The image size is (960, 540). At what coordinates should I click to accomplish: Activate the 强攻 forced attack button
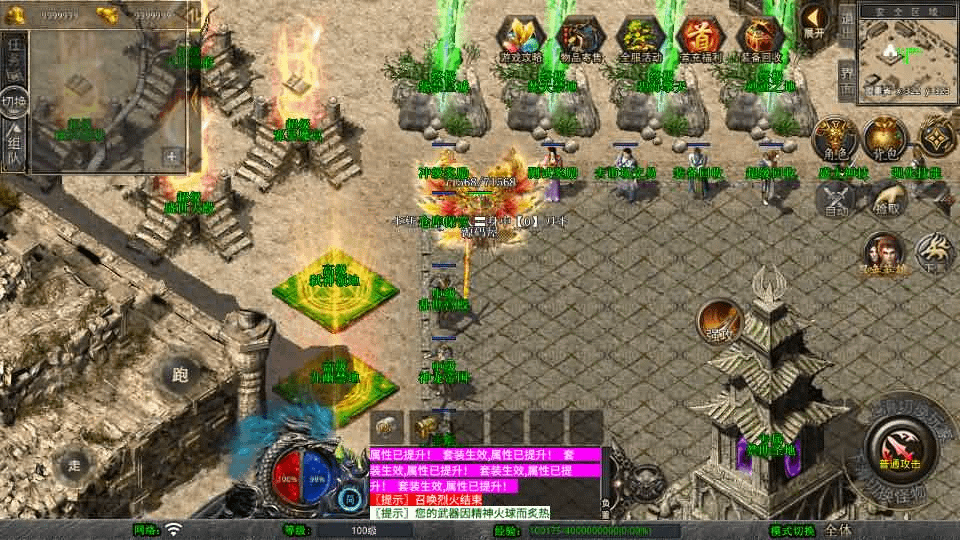(717, 319)
